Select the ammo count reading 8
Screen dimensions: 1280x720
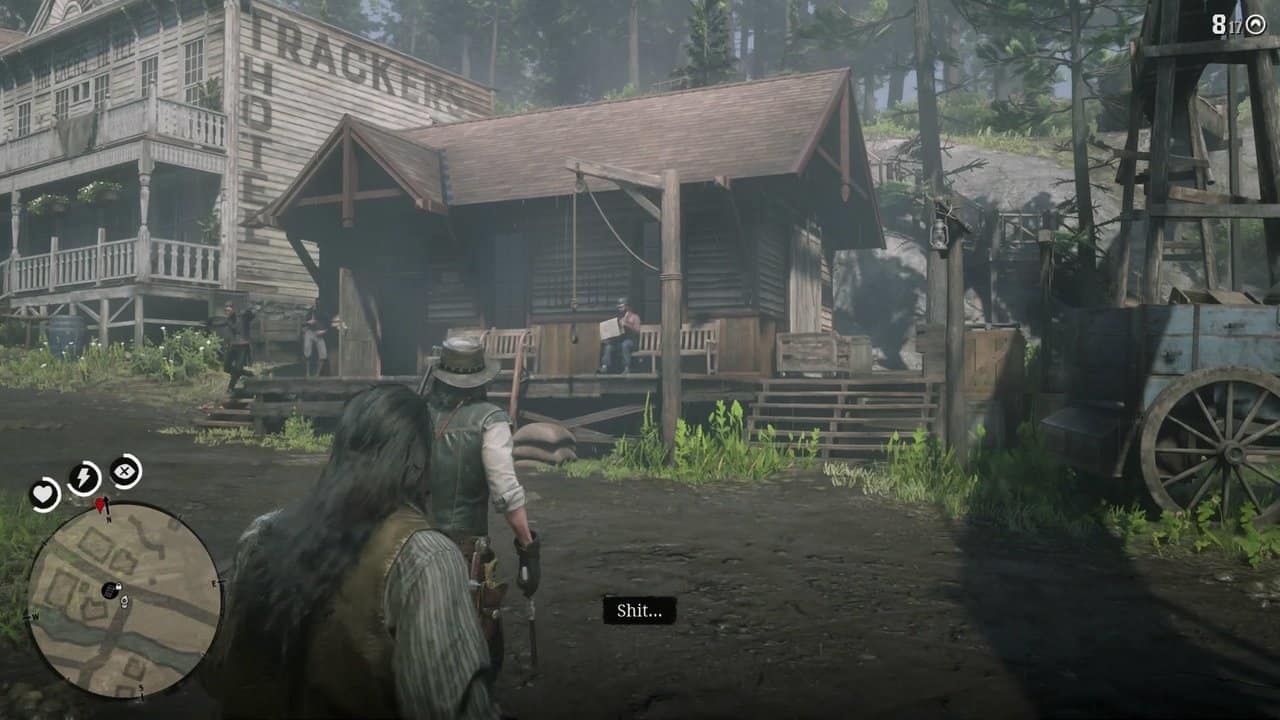coord(1217,23)
